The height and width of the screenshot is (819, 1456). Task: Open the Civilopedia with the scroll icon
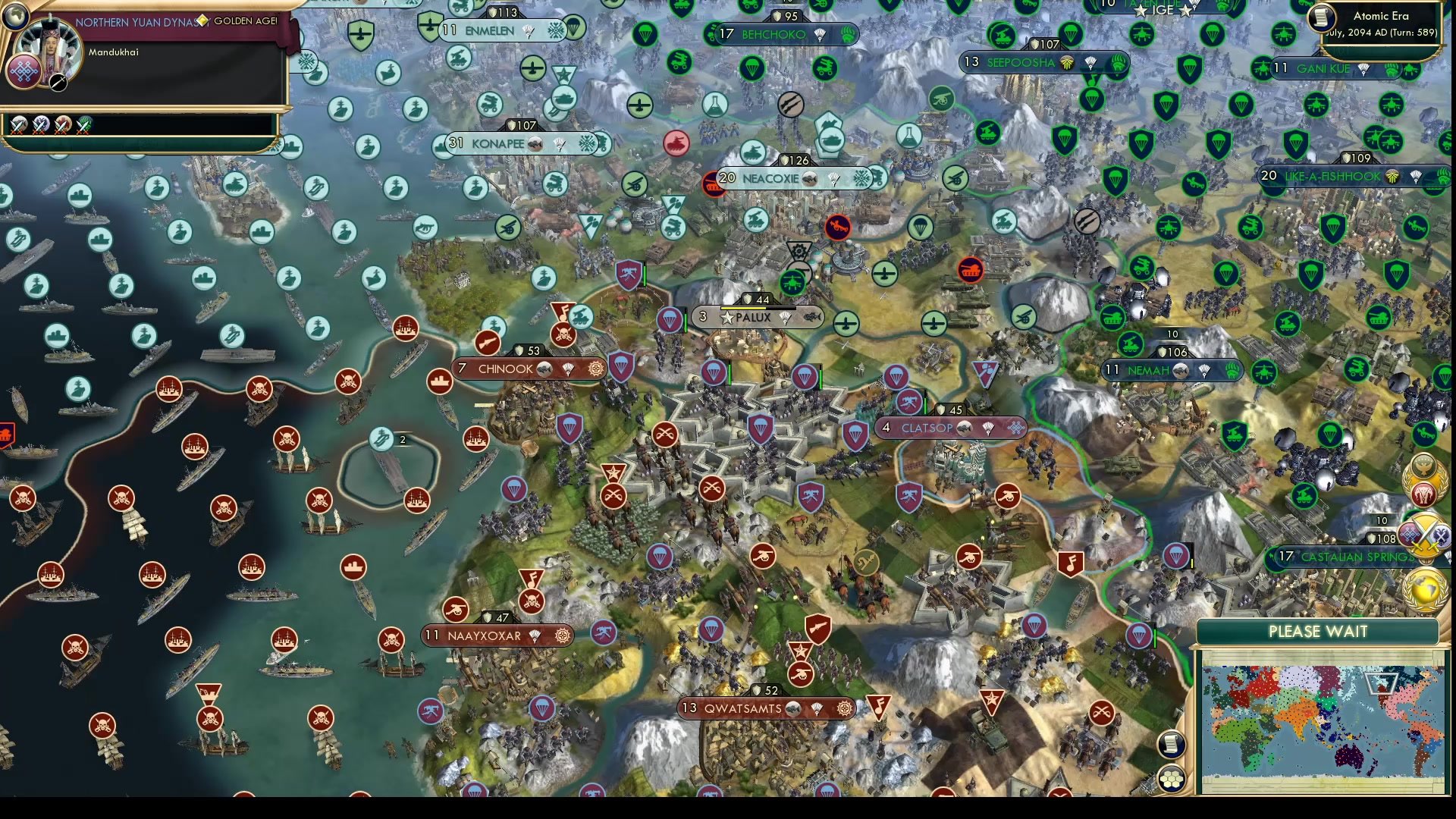[1170, 745]
